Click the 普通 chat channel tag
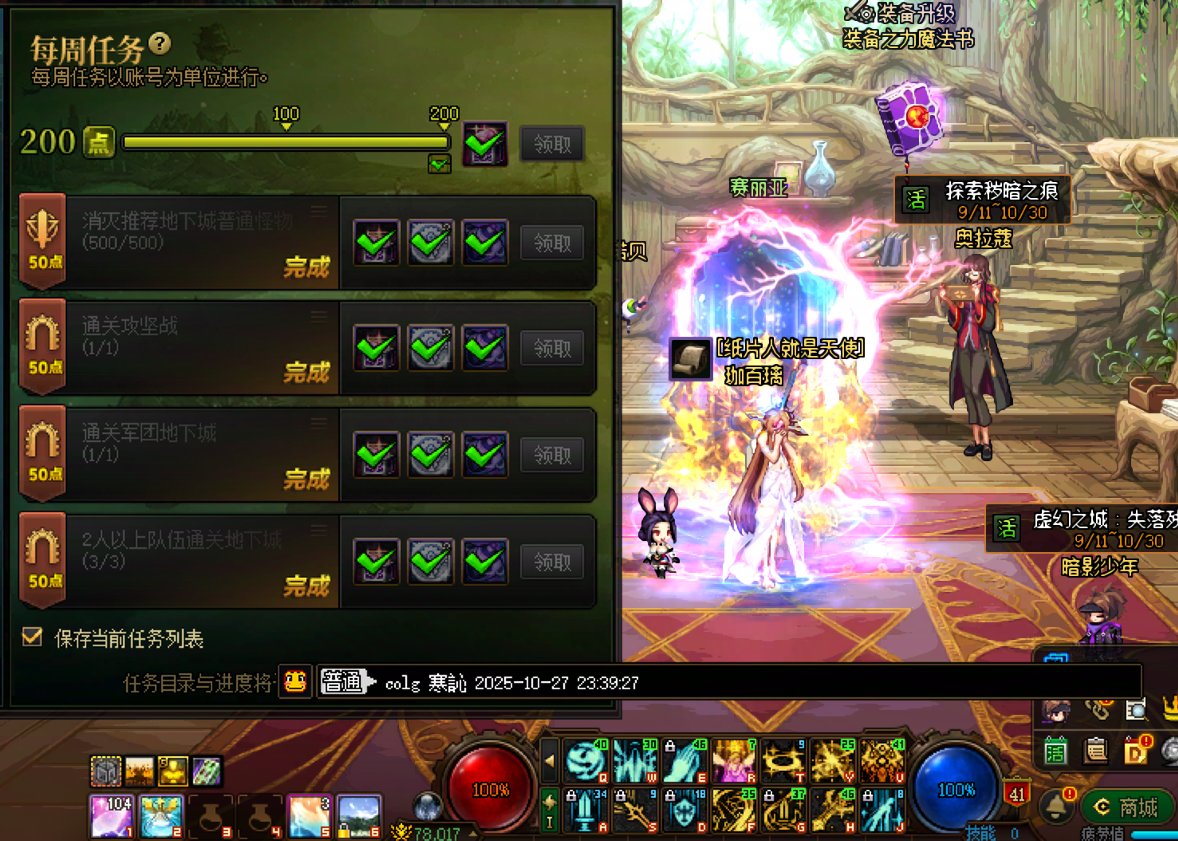The image size is (1178, 841). [341, 682]
